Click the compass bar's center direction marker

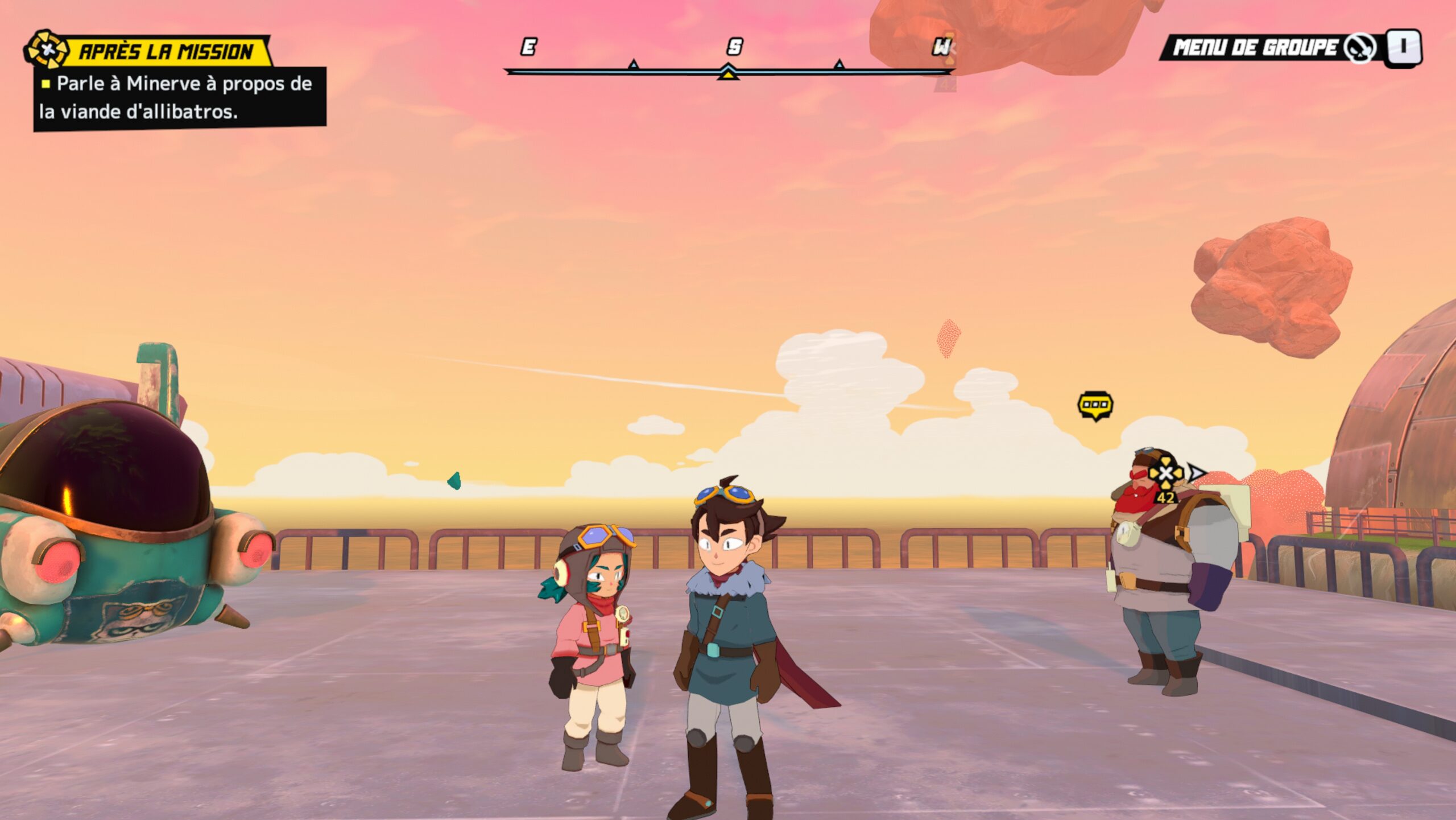(x=727, y=73)
